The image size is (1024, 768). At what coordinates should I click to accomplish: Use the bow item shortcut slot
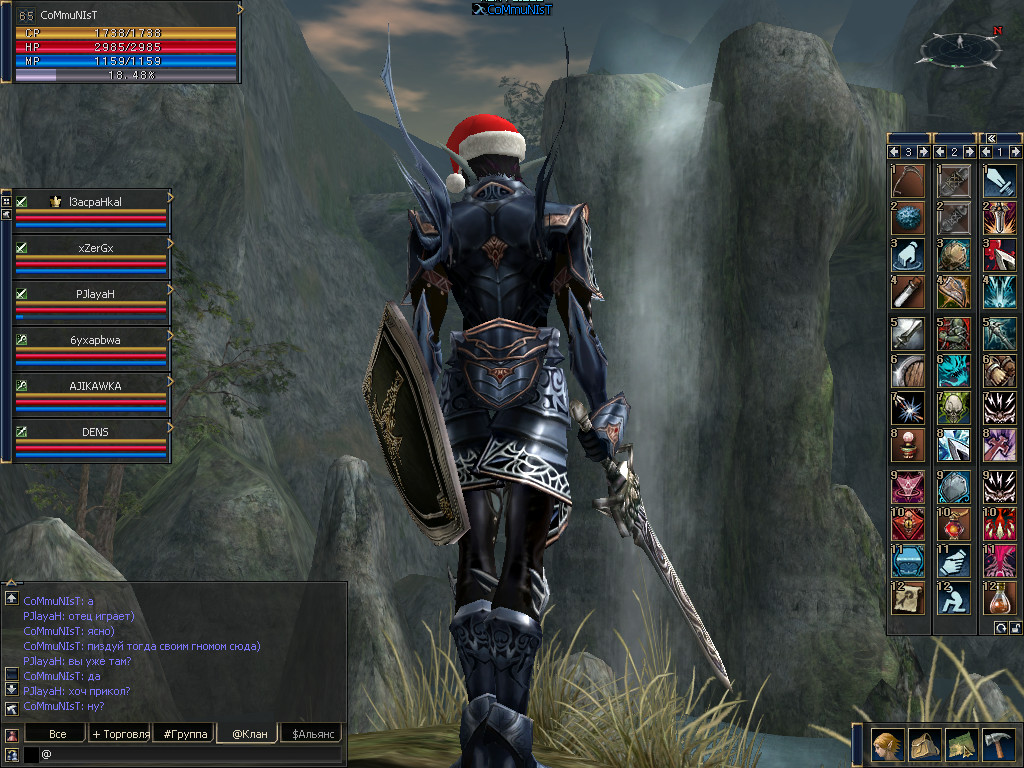click(908, 181)
